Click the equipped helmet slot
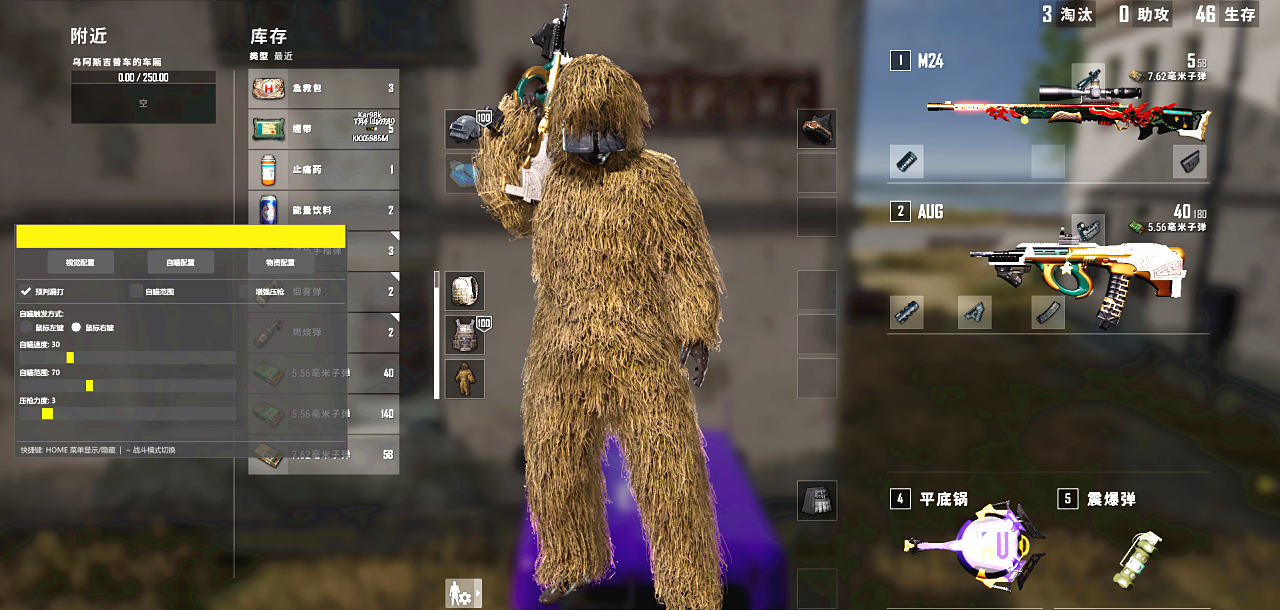Image resolution: width=1280 pixels, height=610 pixels. click(x=462, y=128)
